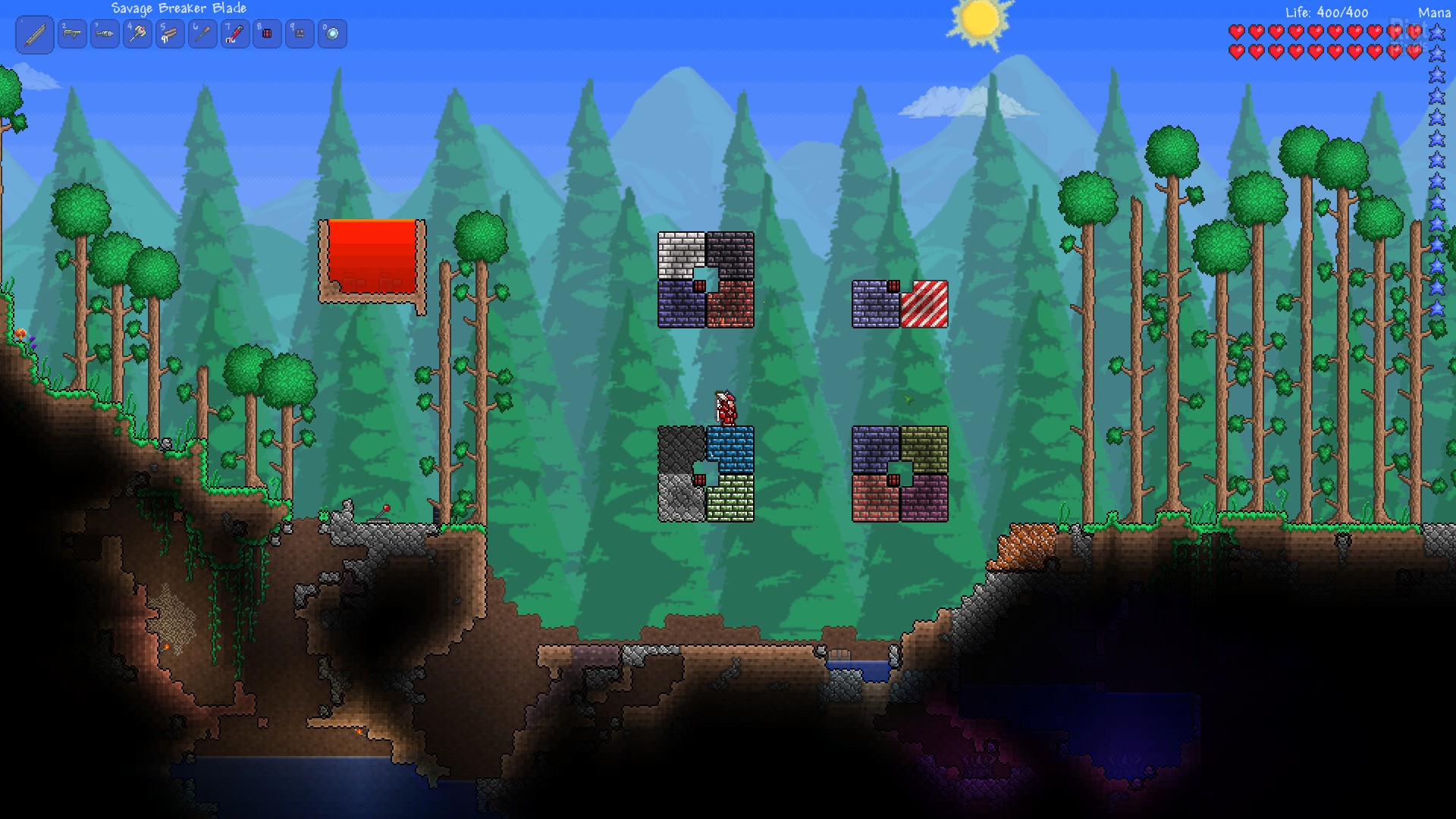Select the Savage Breaker Blade hotbar slot
This screenshot has width=1456, height=819.
35,34
